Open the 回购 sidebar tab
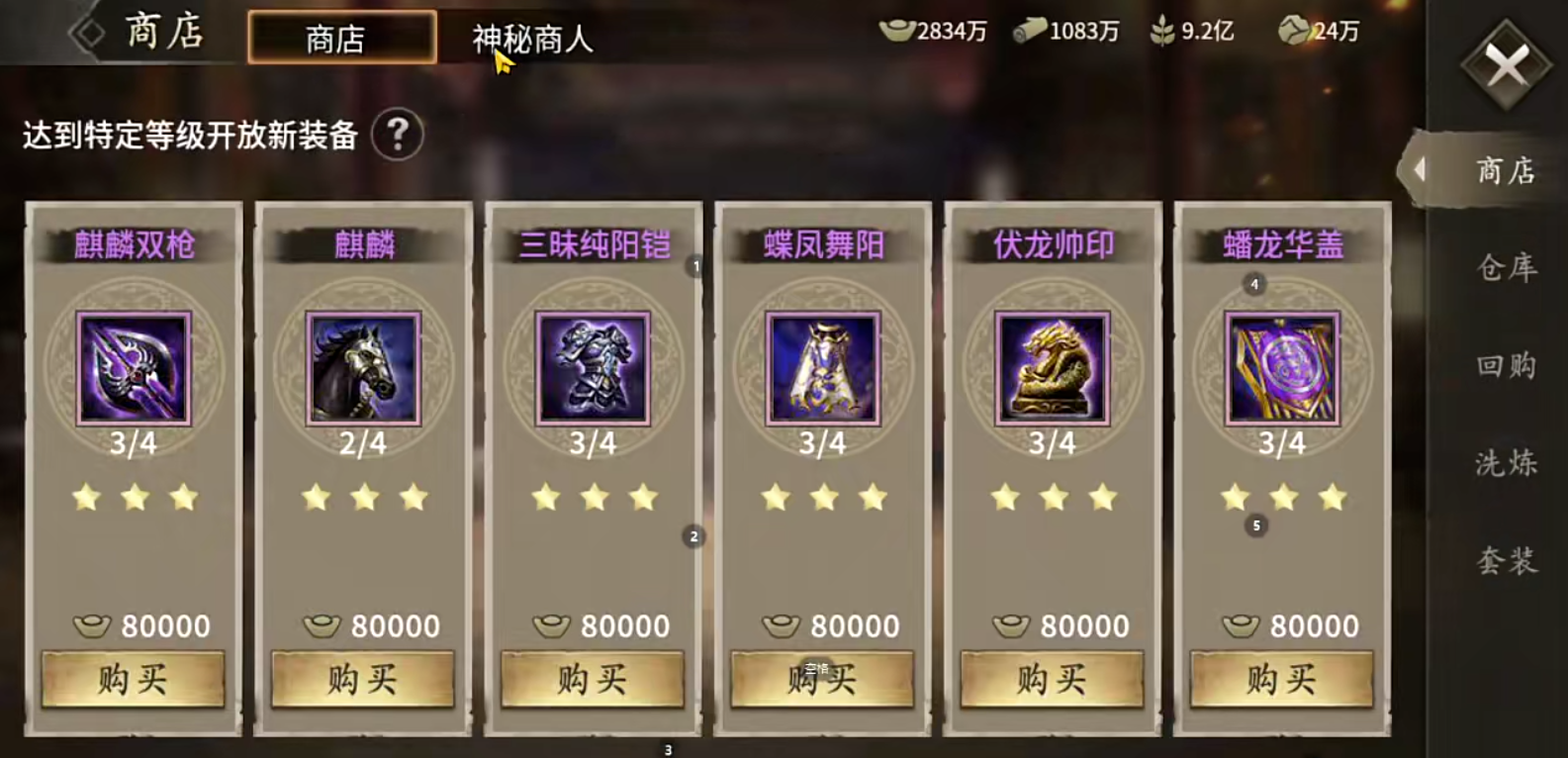The height and width of the screenshot is (758, 1568). (x=1506, y=365)
